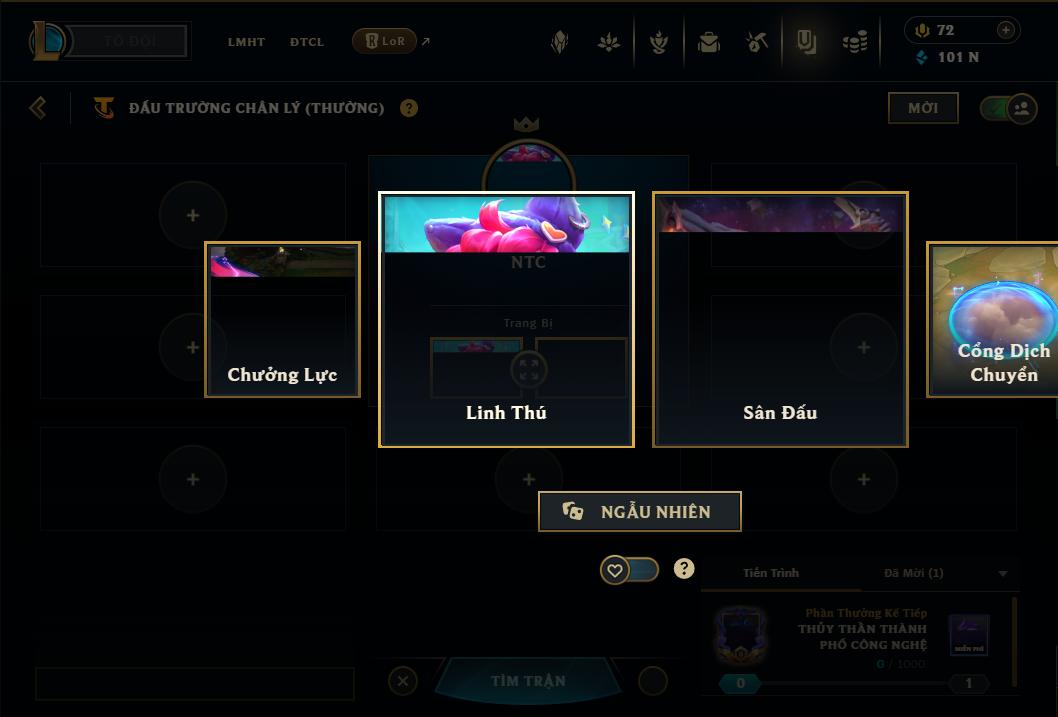Toggle the heart favorites switch

coord(629,570)
